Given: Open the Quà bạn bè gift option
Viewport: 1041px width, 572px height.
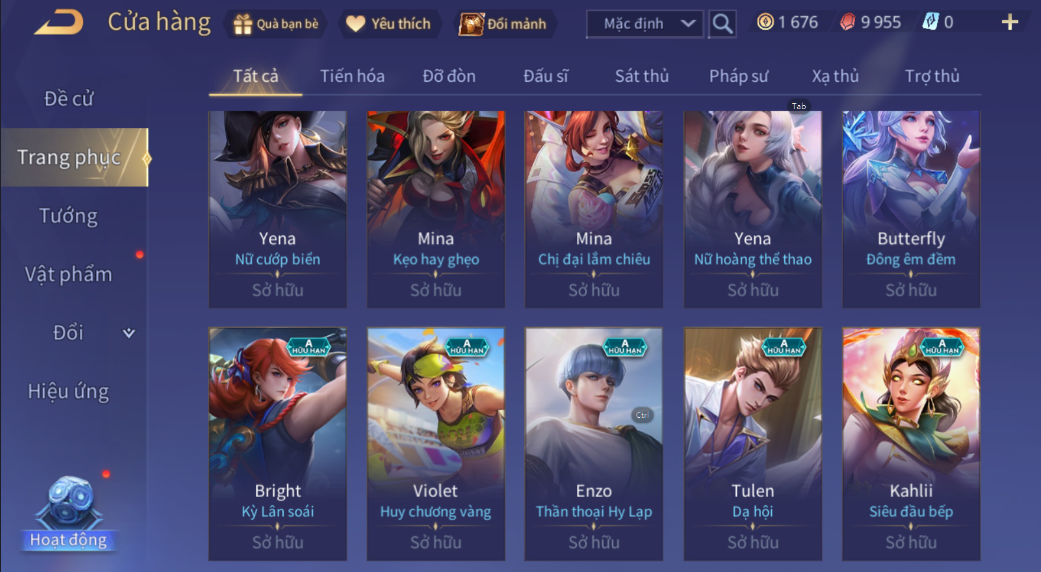Looking at the screenshot, I should pos(275,24).
